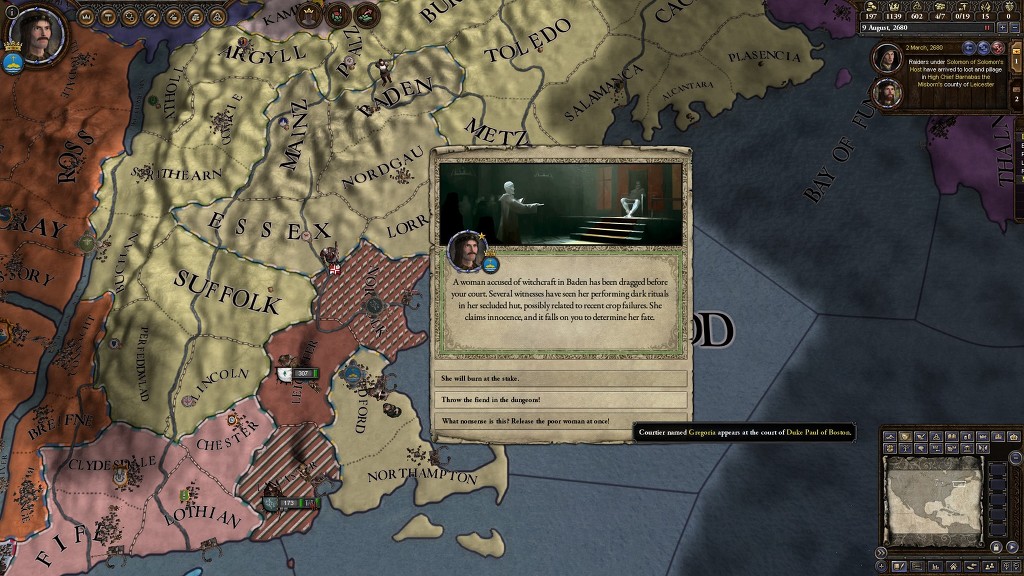Open the hooded raider leader's portrait
Viewport: 1024px width, 576px height.
point(887,59)
